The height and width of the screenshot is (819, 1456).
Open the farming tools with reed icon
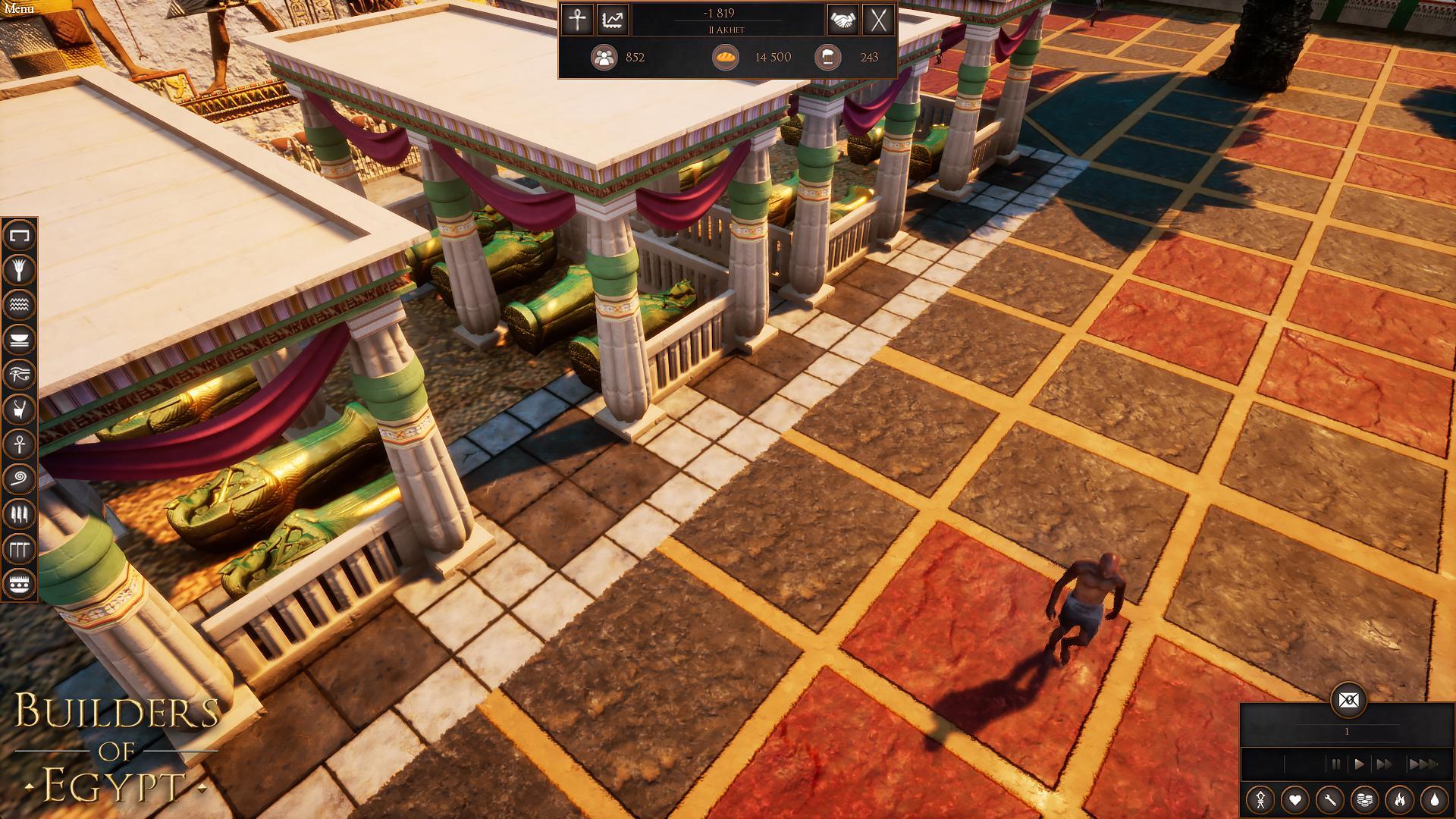coord(20,270)
